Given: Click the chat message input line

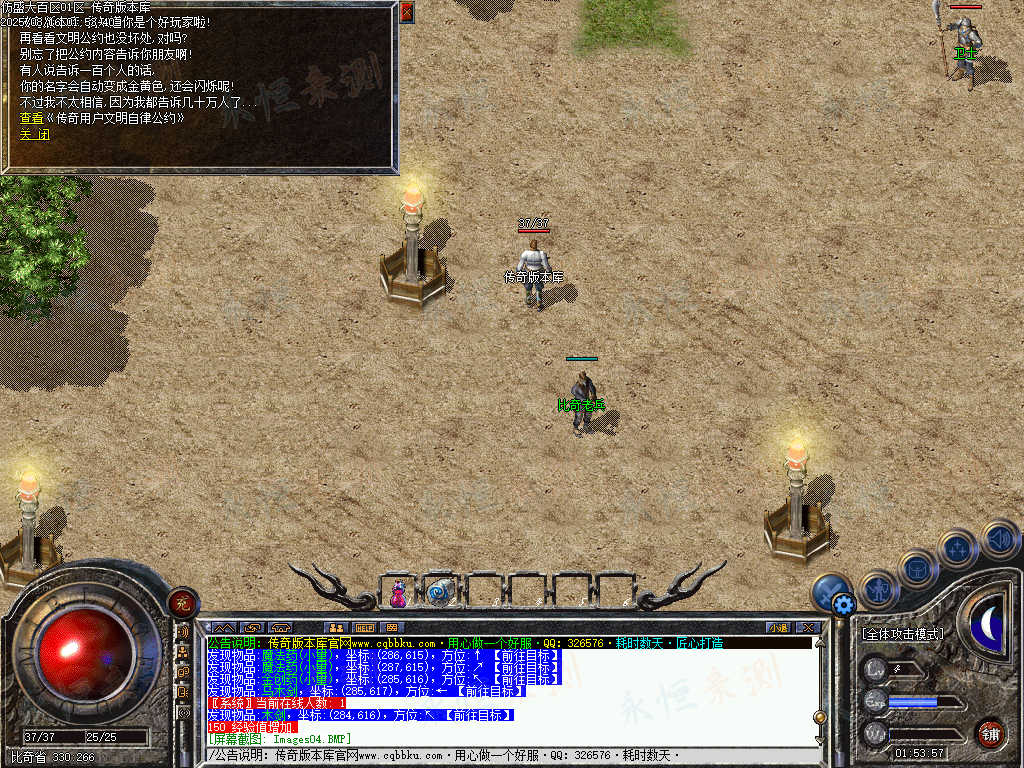Looking at the screenshot, I should pos(500,755).
